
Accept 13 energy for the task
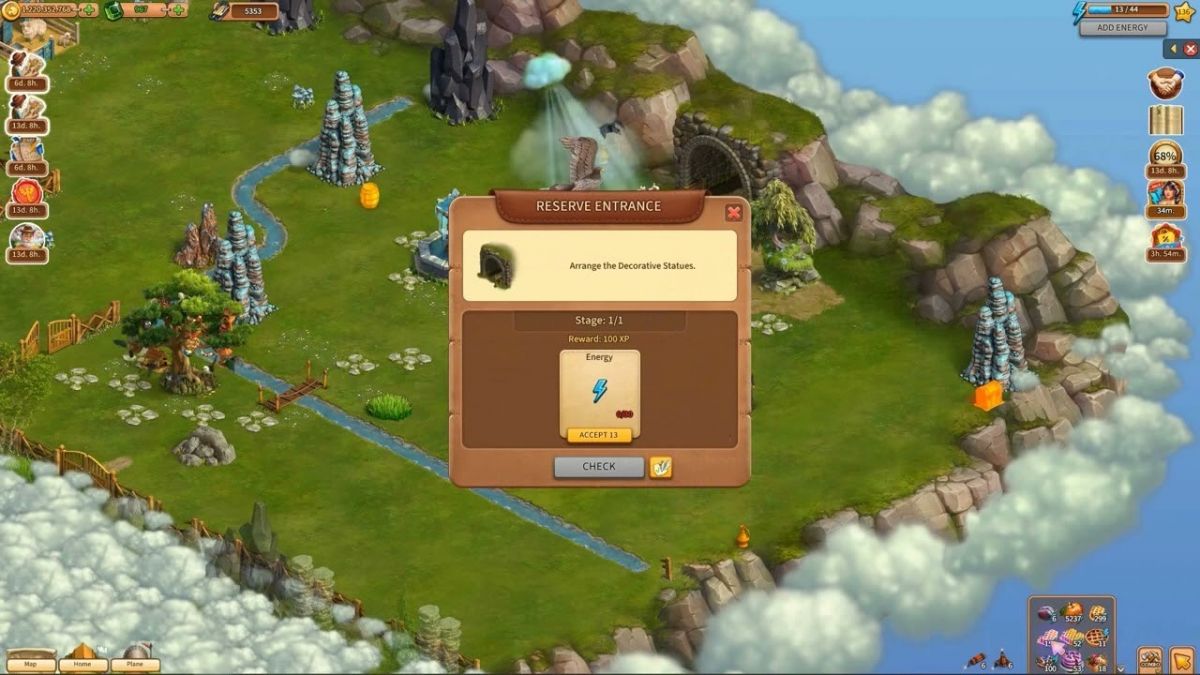click(599, 435)
